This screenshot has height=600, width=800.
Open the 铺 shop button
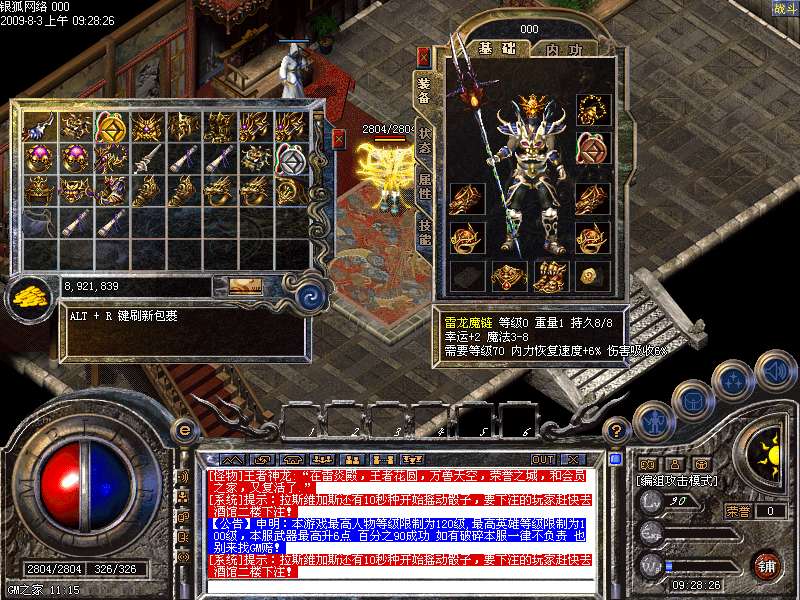point(767,564)
